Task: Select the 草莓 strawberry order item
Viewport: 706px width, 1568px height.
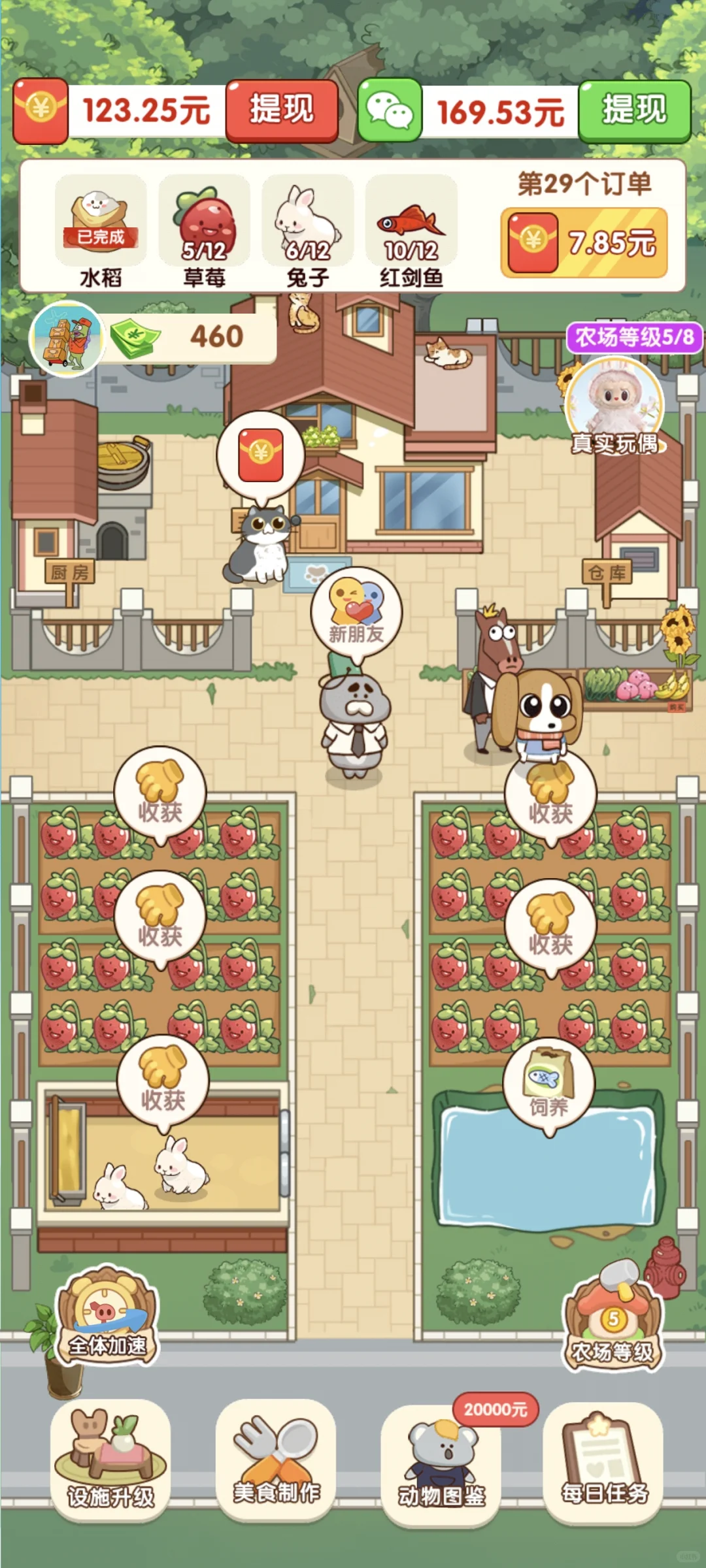Action: pyautogui.click(x=205, y=232)
